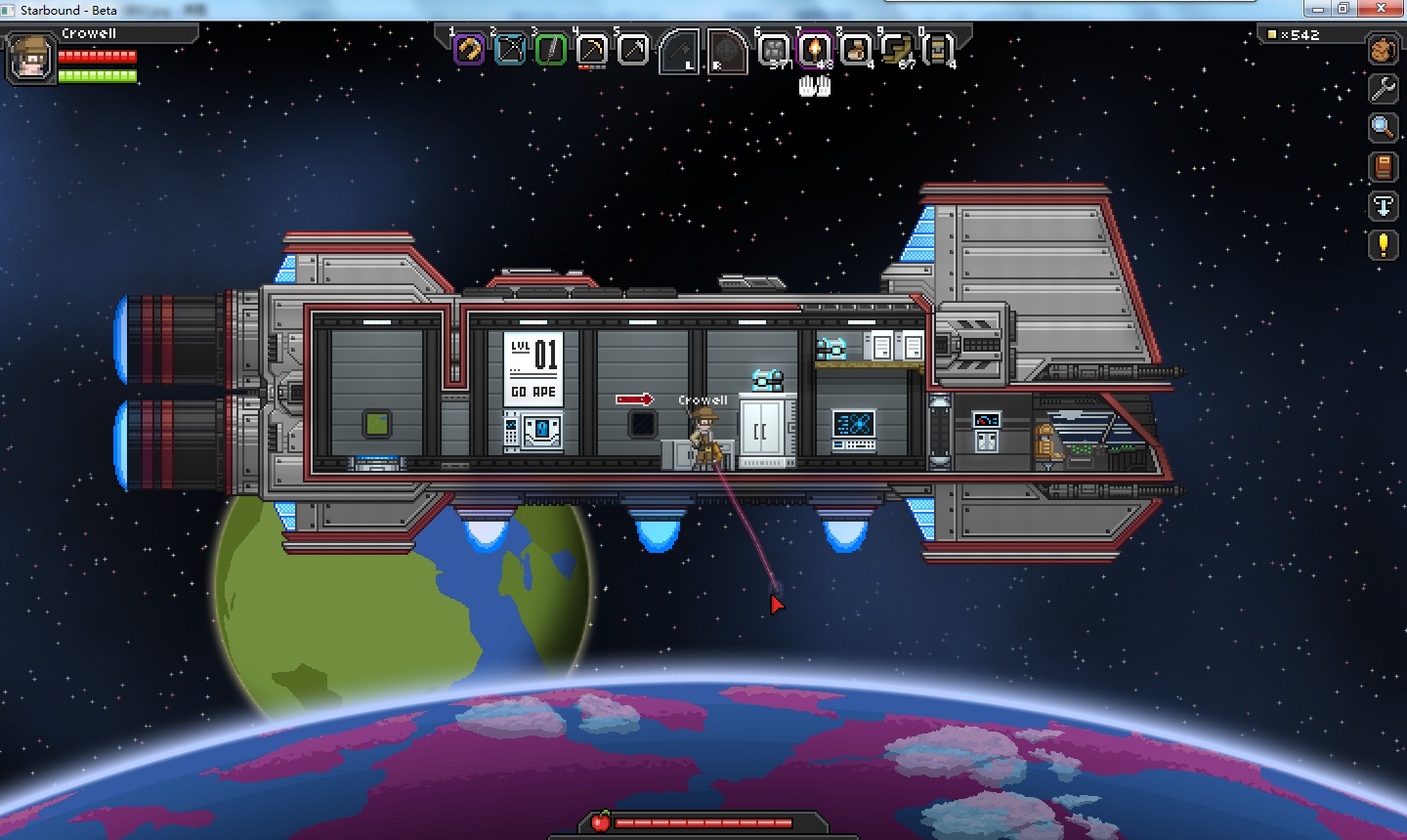Open the codex book

click(1383, 167)
